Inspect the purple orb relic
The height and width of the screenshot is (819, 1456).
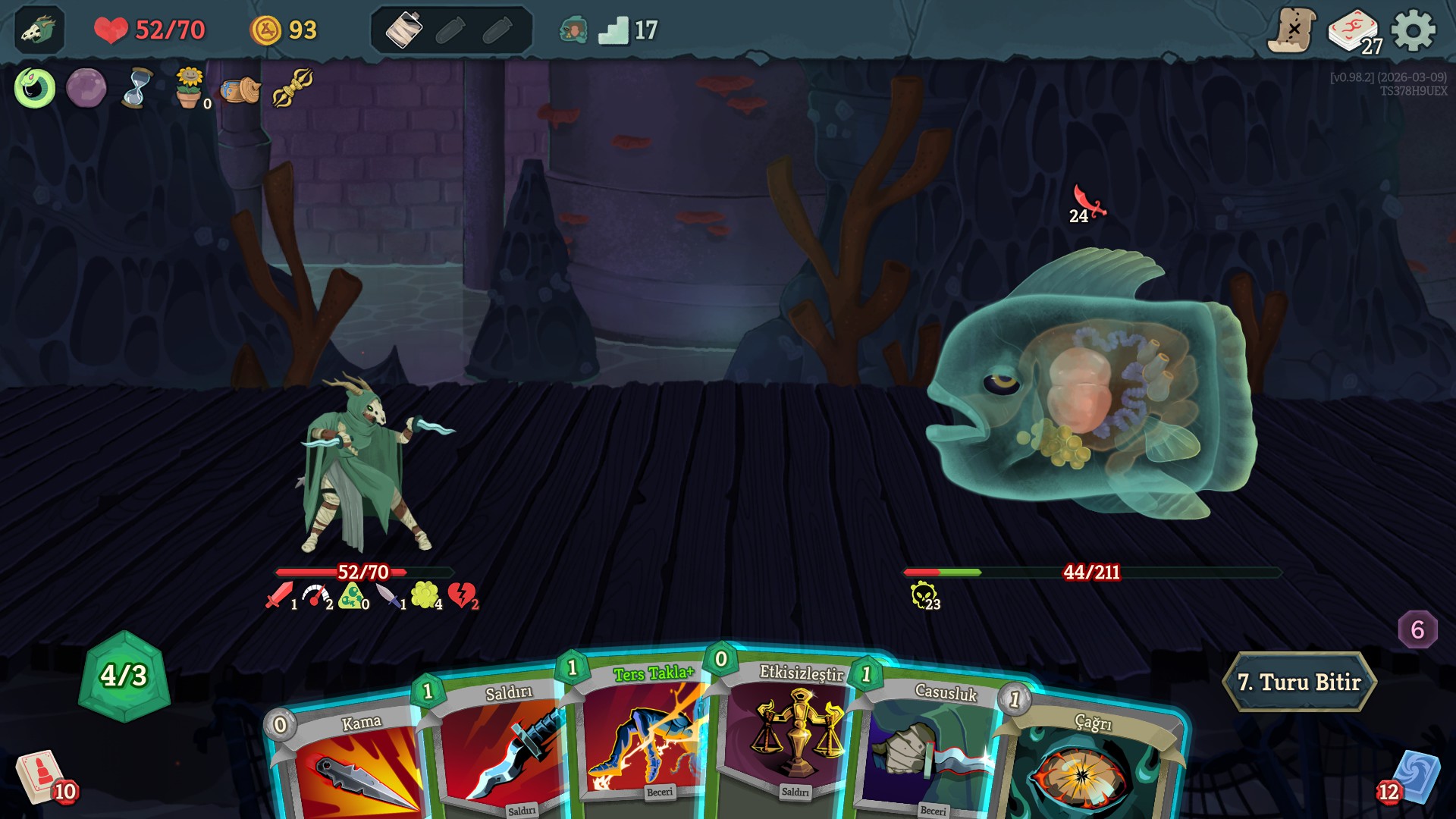pyautogui.click(x=86, y=88)
